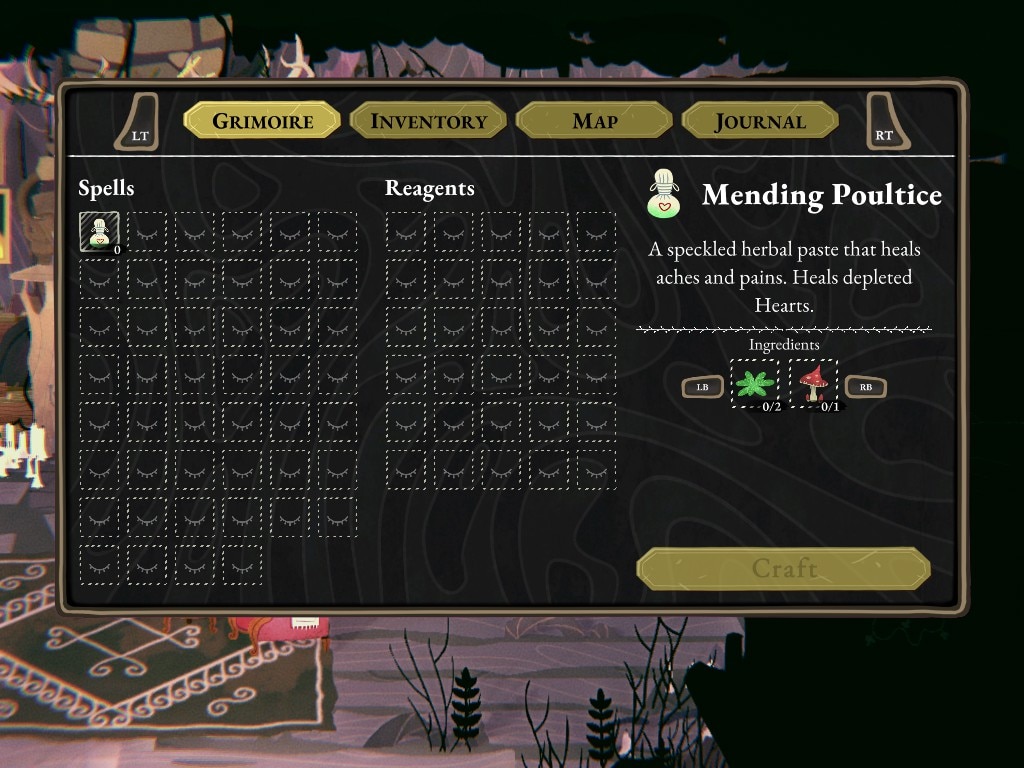Choose the red mushroom ingredient slot
The height and width of the screenshot is (768, 1024).
(x=813, y=384)
